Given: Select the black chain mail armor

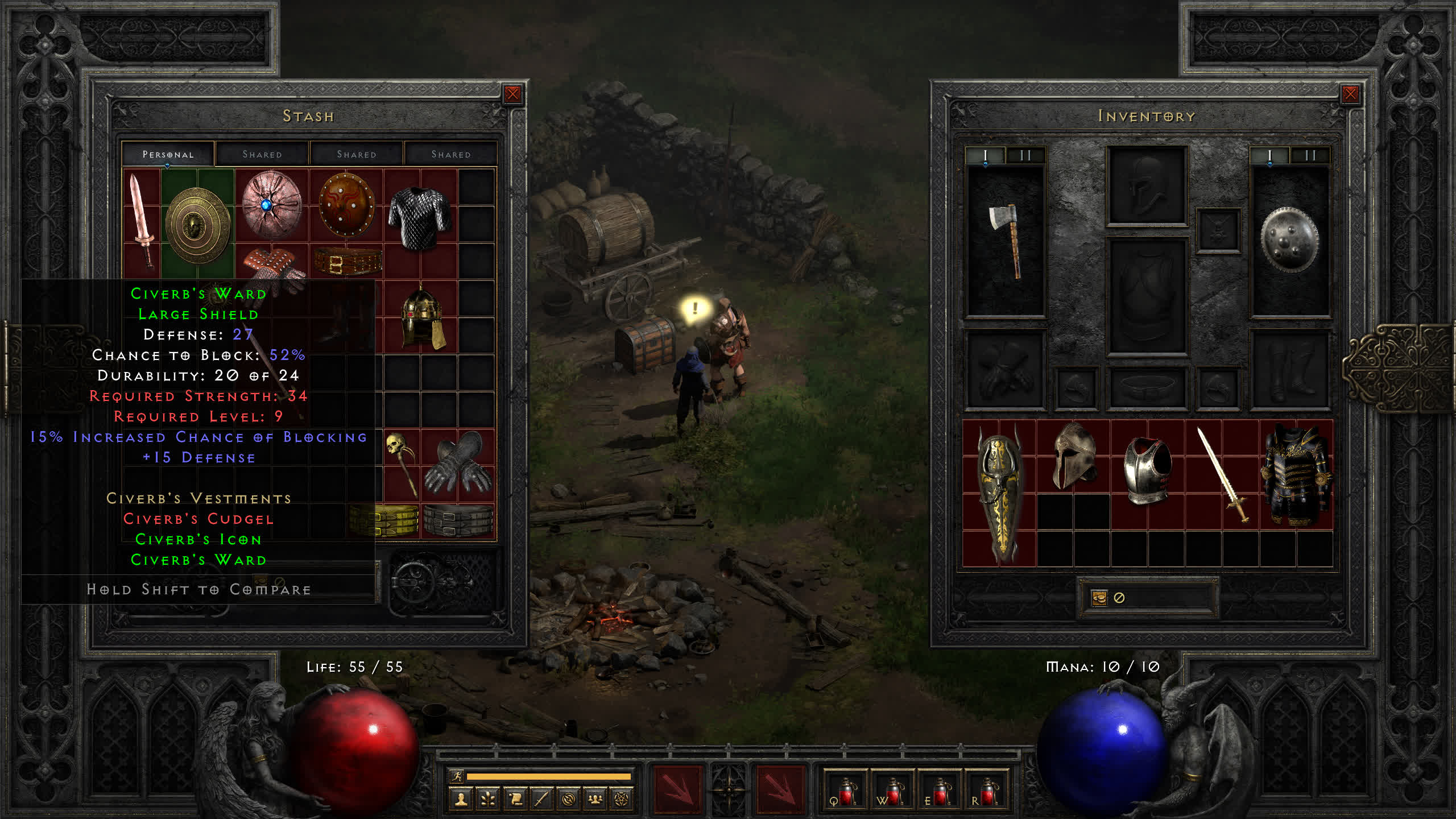Looking at the screenshot, I should (420, 218).
